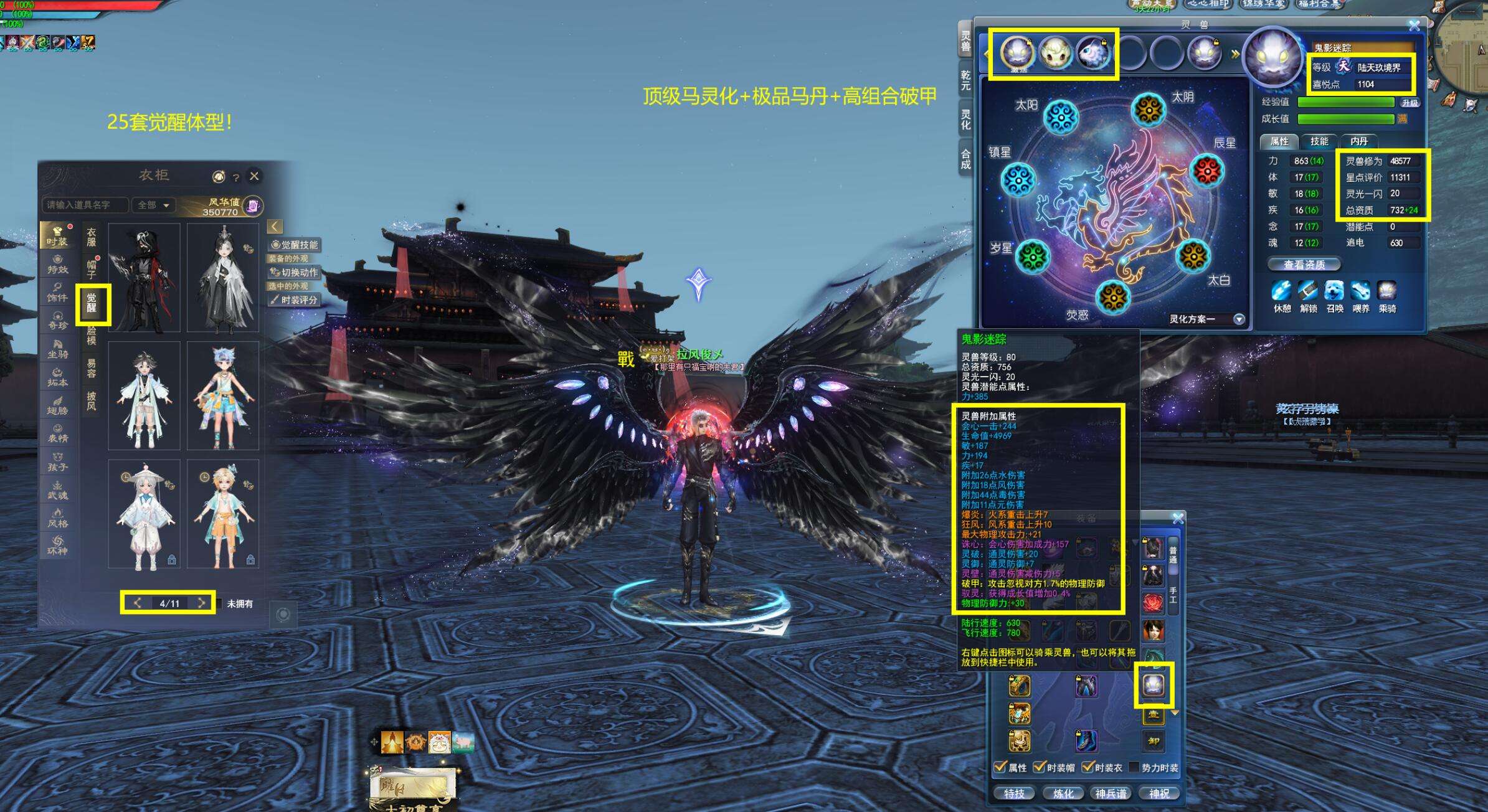Select the 觉醒 wardrobe sub-tab
The image size is (1488, 812).
pos(92,304)
